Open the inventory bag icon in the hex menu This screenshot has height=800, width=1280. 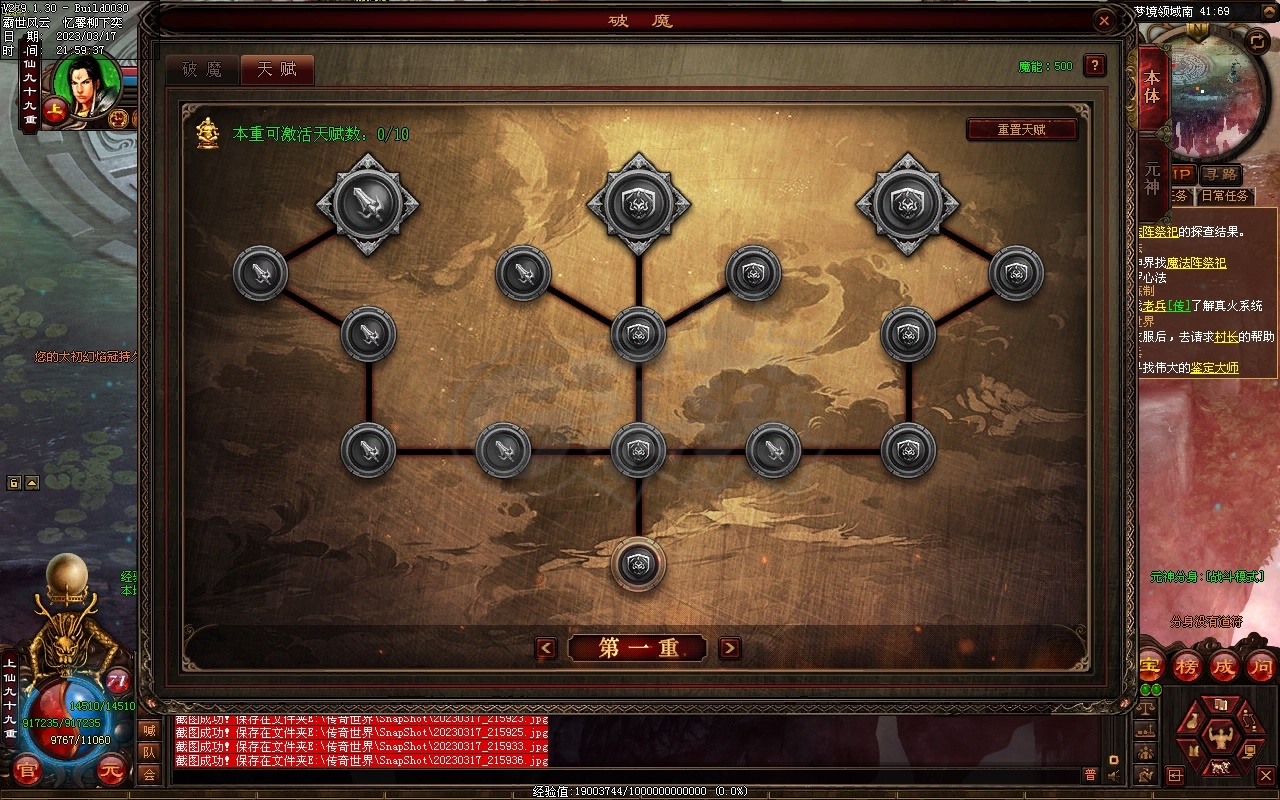click(1192, 720)
